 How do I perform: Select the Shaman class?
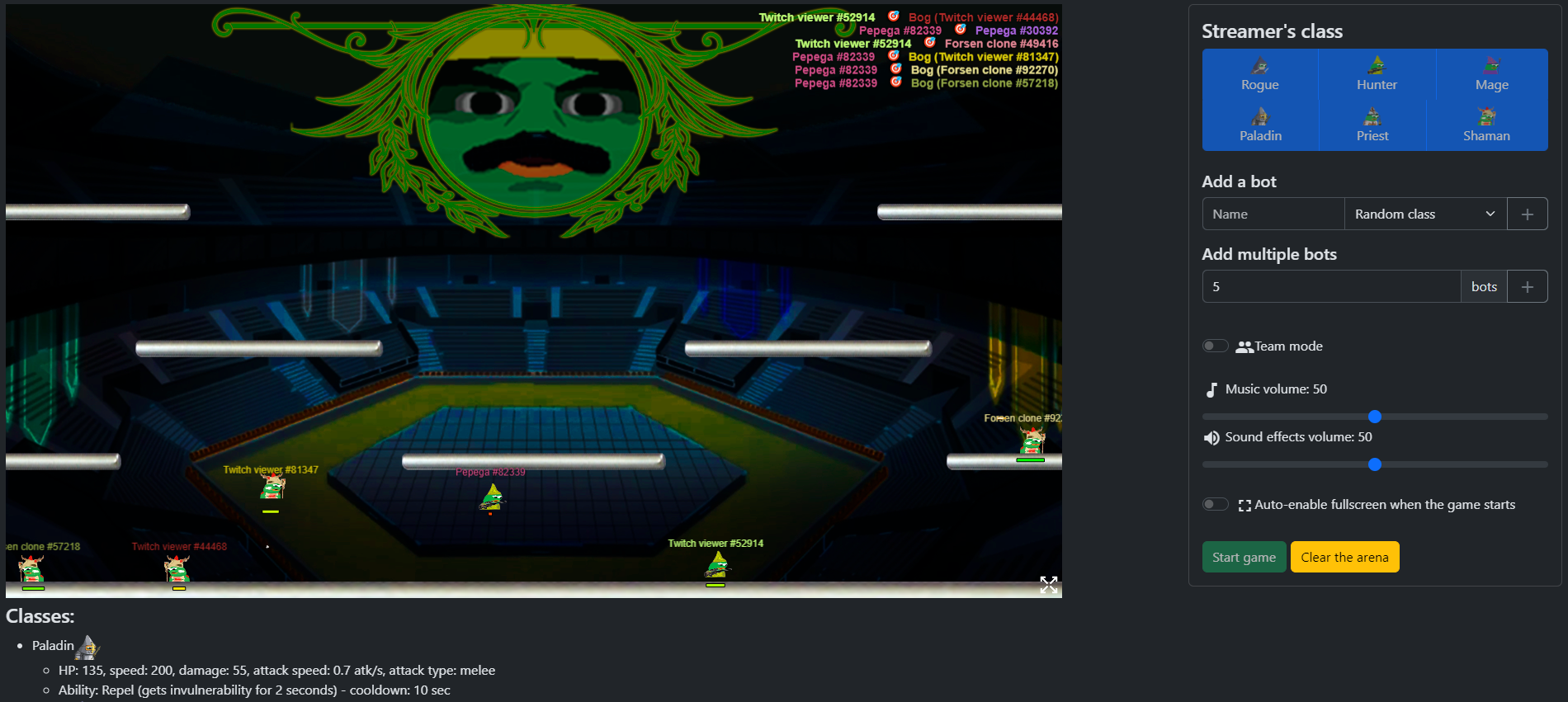click(x=1486, y=125)
